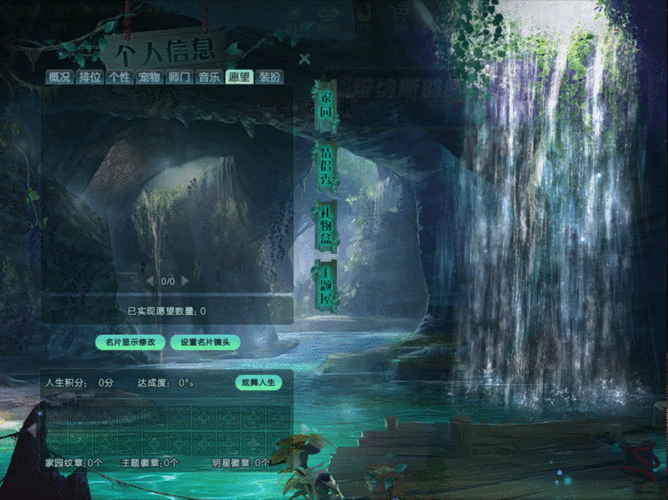
Task: Click the 设置名片镜头 button
Action: [x=205, y=342]
